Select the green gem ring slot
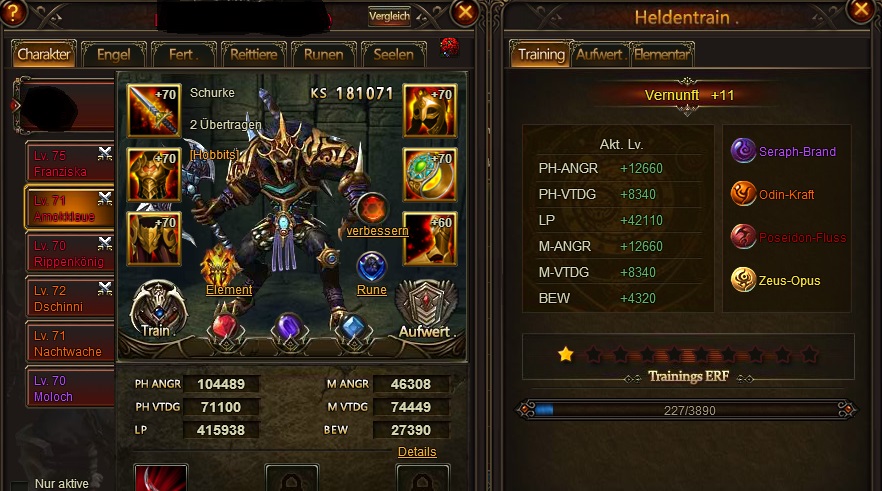Screen dimensions: 882x491 pyautogui.click(x=430, y=174)
